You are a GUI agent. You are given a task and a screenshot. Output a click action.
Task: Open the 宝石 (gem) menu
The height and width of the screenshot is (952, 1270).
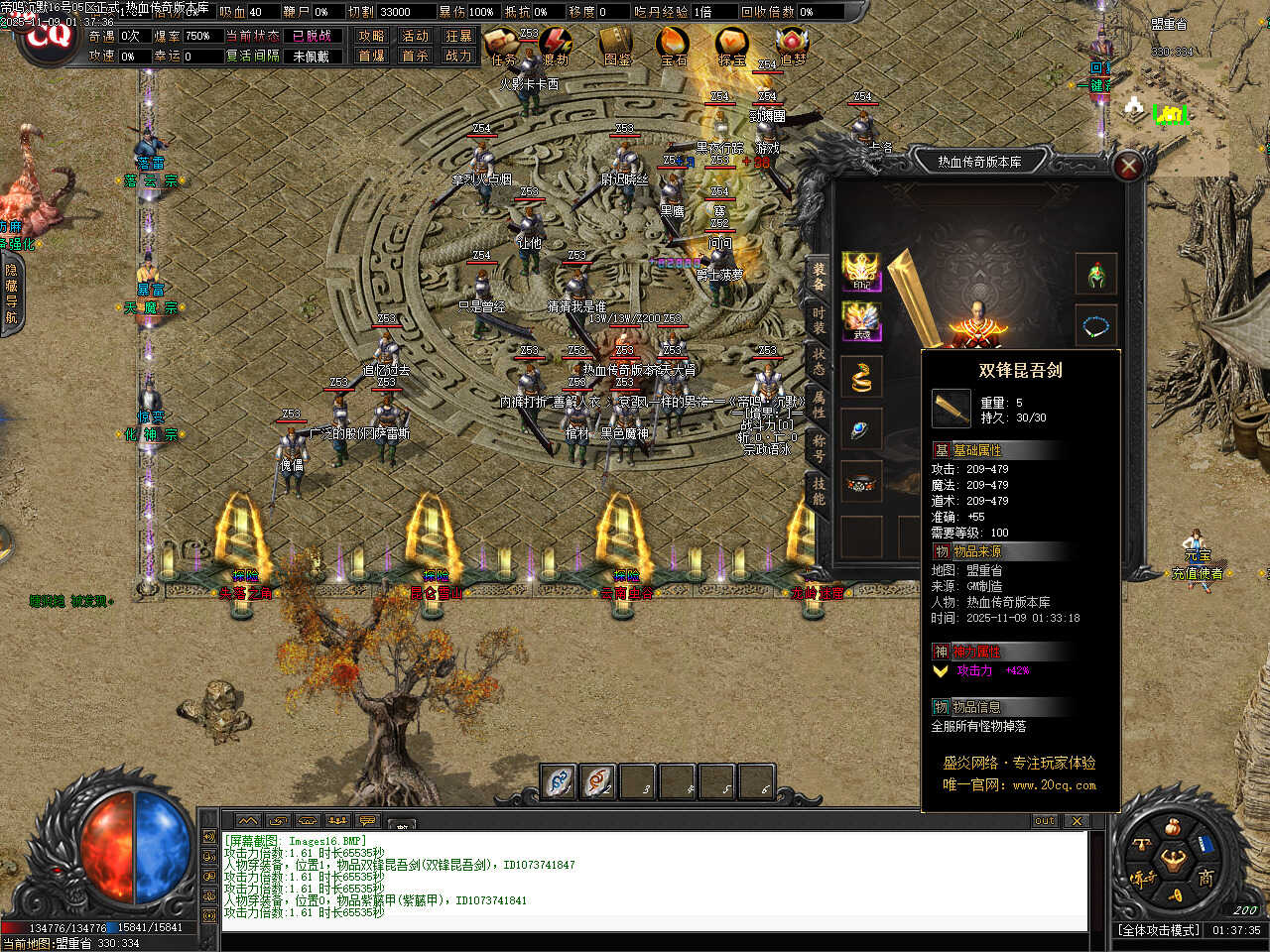(x=674, y=45)
